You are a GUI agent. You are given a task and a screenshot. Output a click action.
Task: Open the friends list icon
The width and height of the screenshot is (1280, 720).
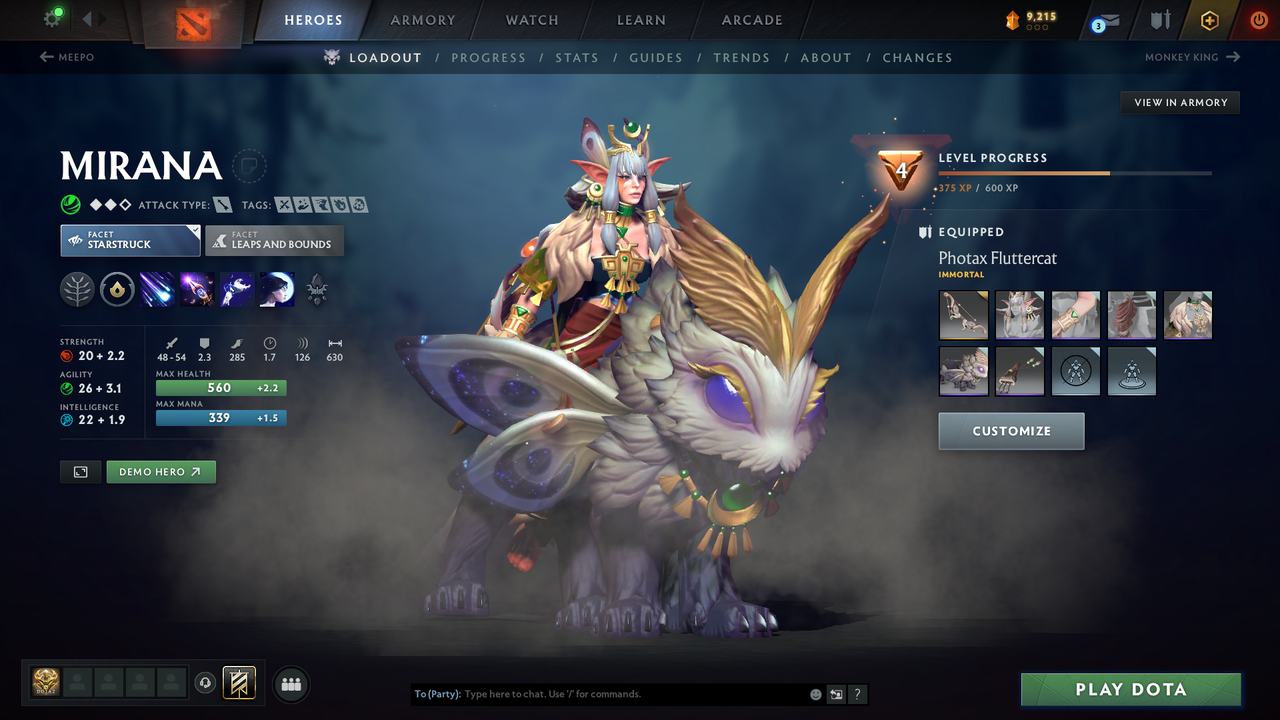click(x=290, y=684)
